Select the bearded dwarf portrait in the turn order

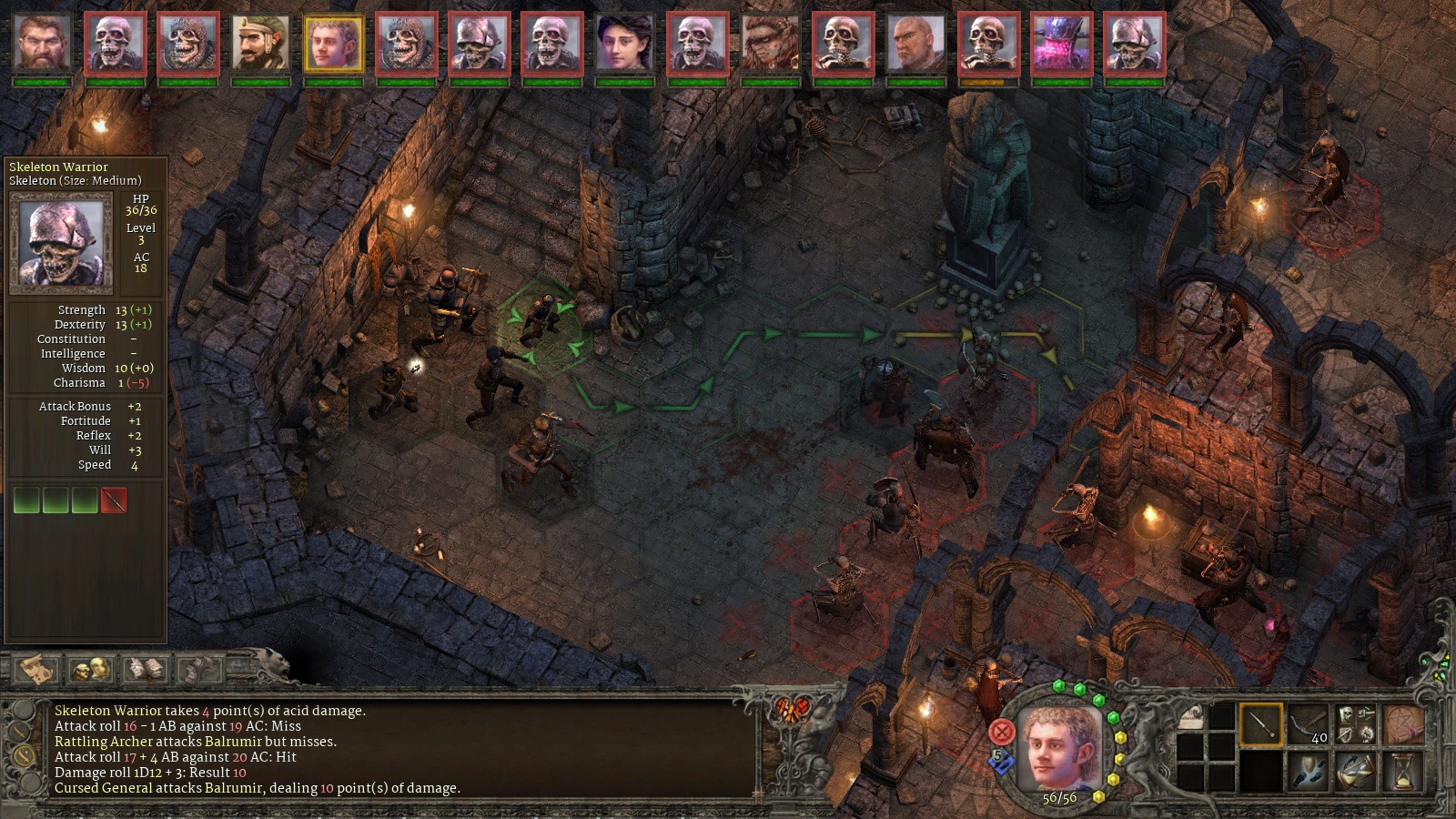pos(41,41)
